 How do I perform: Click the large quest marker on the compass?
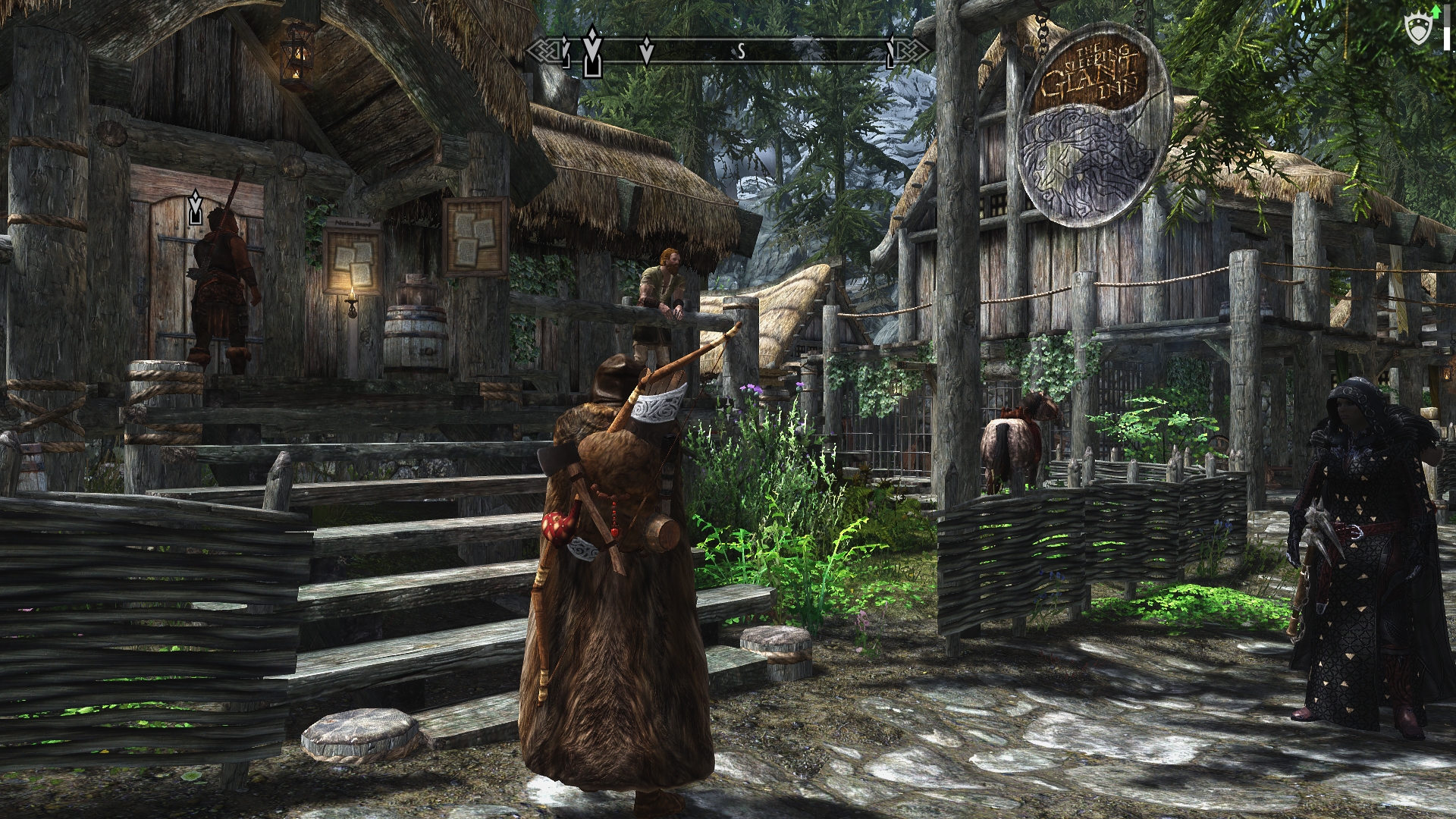[591, 53]
